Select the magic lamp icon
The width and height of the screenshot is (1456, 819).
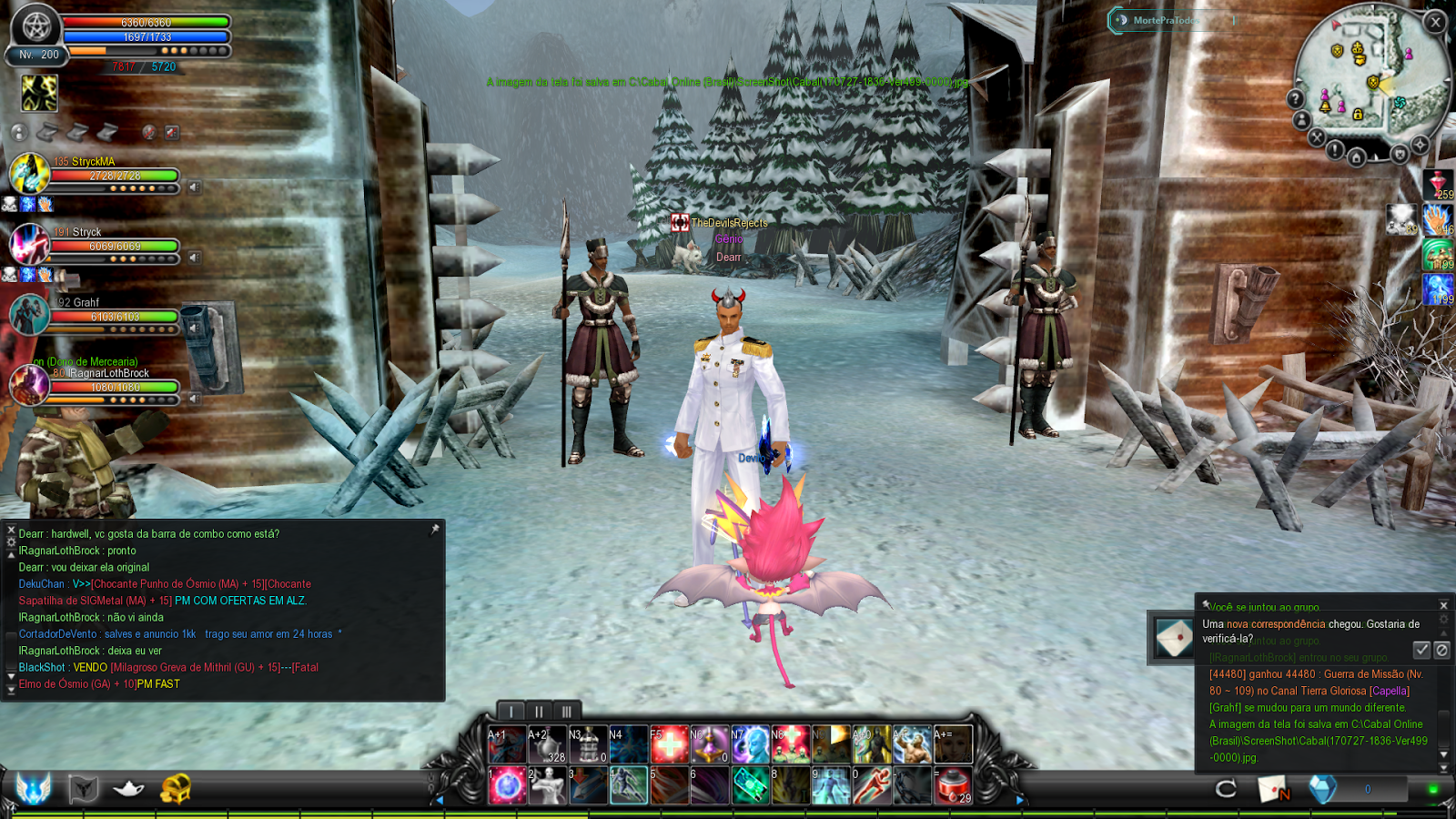(127, 789)
